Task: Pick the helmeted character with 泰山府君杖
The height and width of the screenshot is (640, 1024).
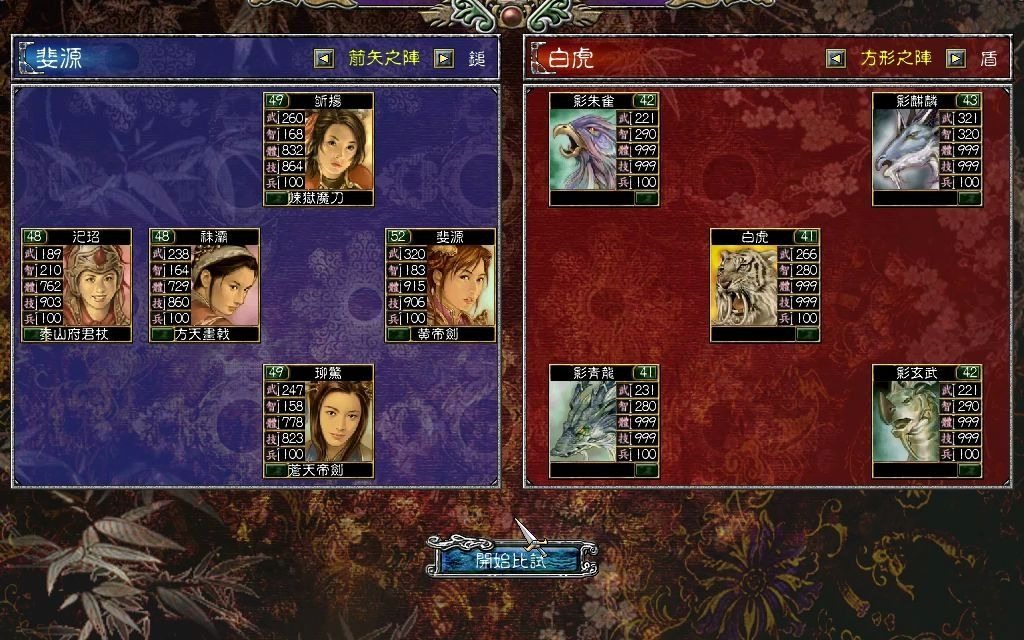Action: point(77,285)
